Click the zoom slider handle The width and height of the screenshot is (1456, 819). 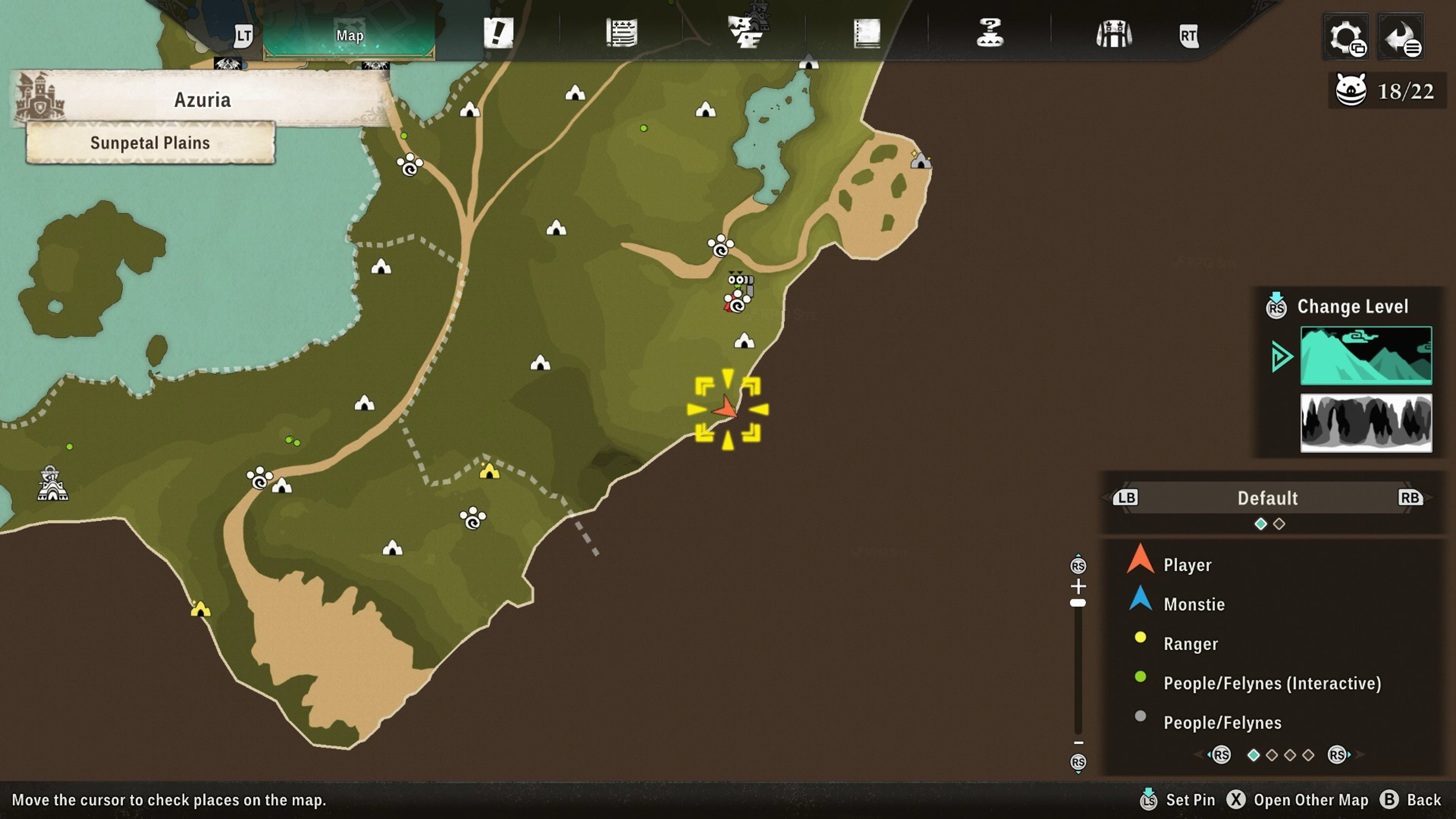point(1078,603)
